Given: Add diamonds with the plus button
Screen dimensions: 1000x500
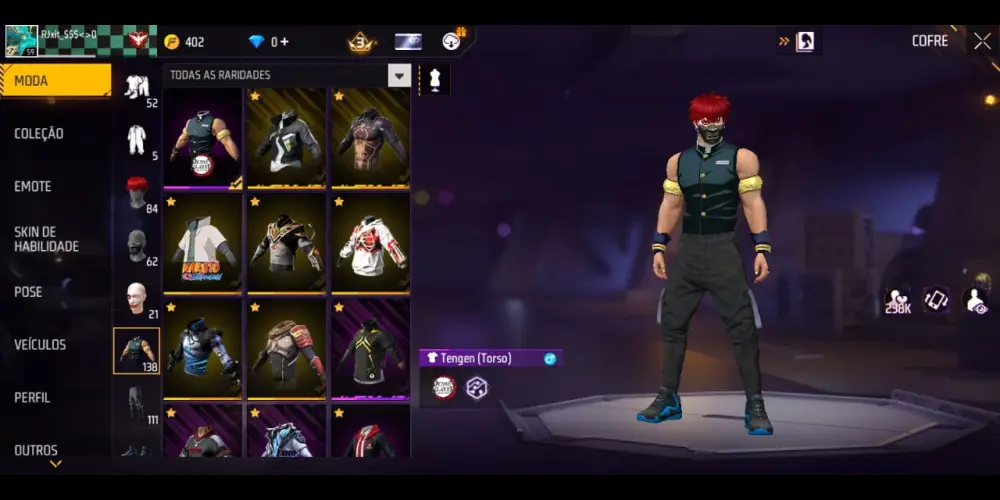Looking at the screenshot, I should tap(285, 42).
